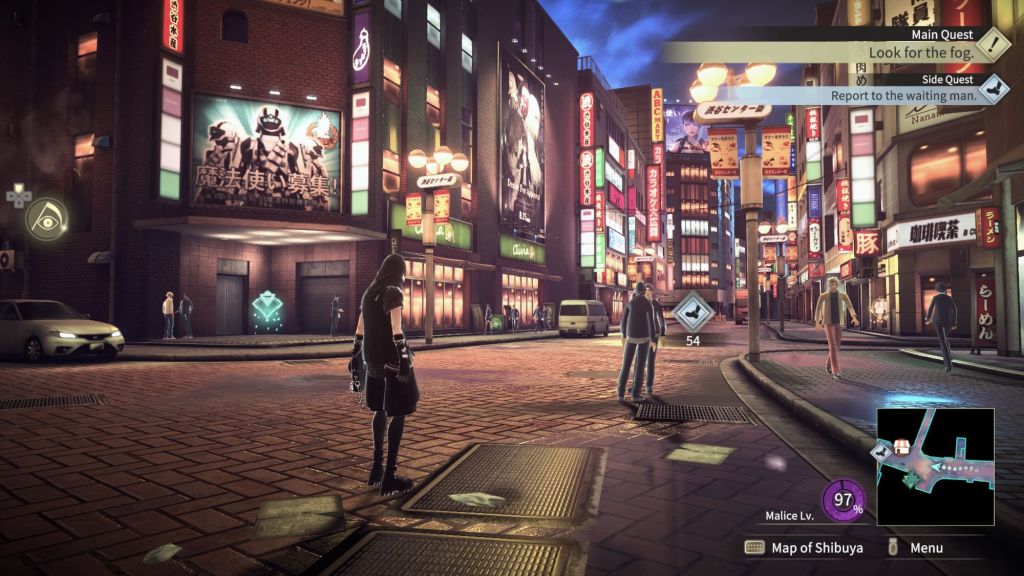This screenshot has width=1024, height=576.
Task: Select the diamond quest marker showing 54
Action: coord(692,312)
